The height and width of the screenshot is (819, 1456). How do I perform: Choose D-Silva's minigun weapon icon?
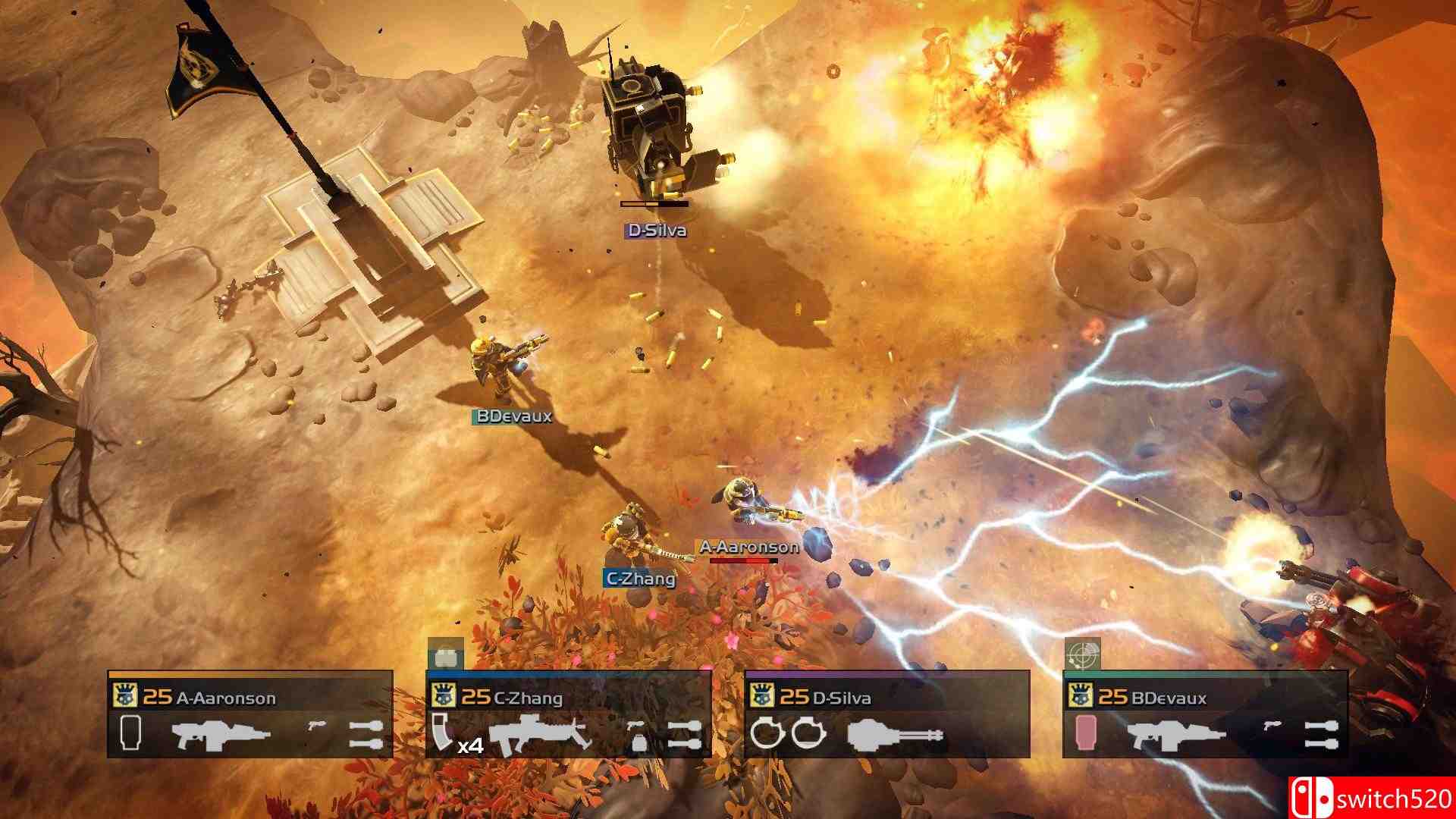click(x=895, y=734)
